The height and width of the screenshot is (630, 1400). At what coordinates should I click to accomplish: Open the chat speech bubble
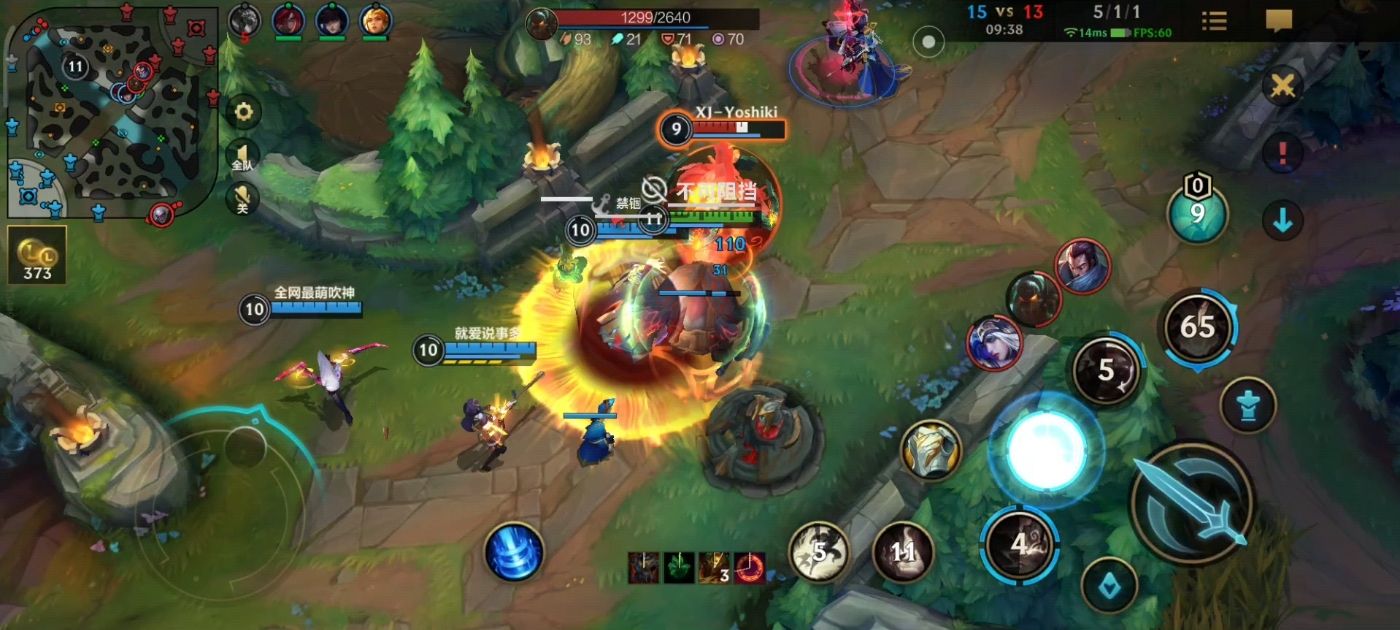pos(1278,21)
